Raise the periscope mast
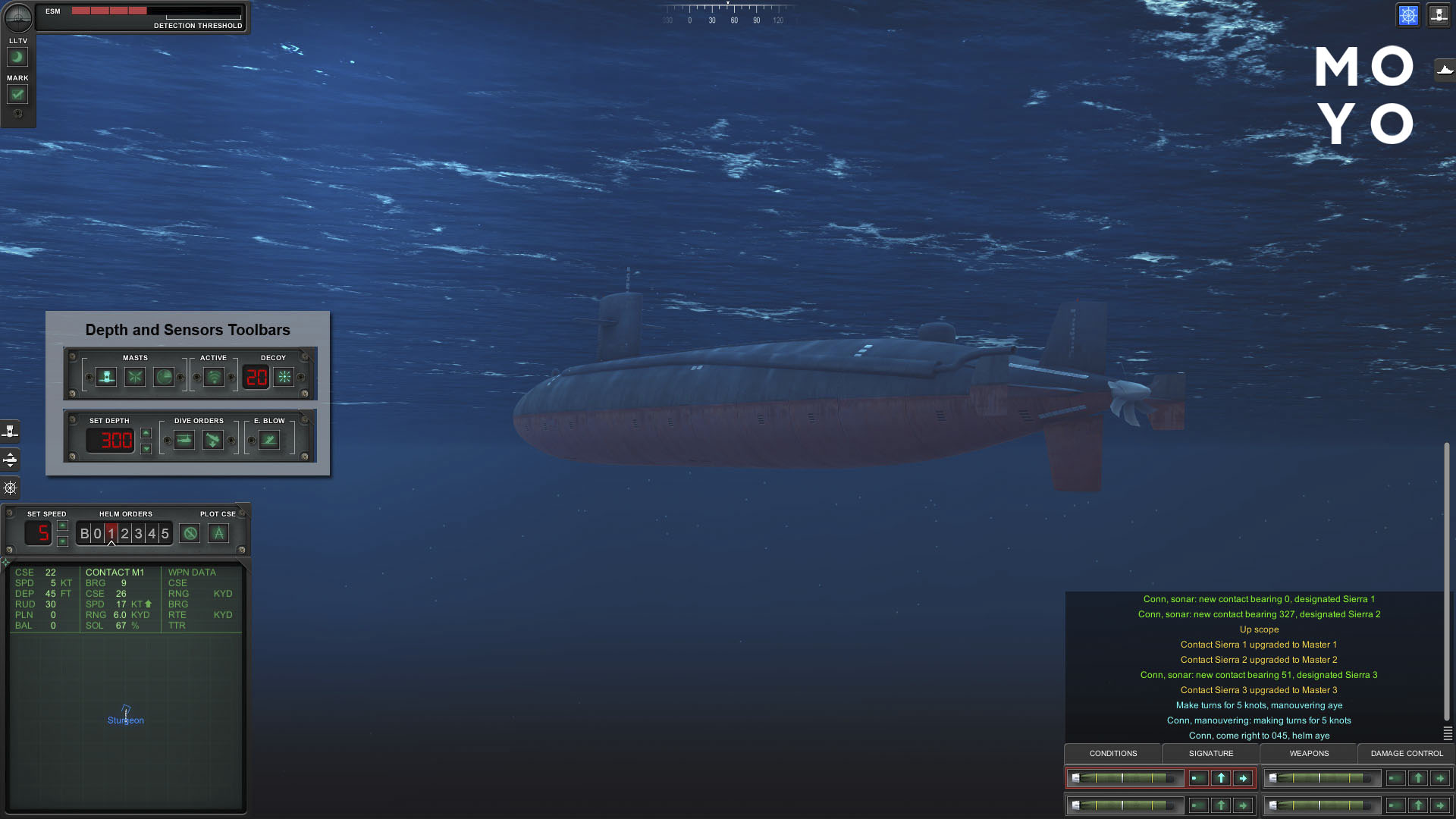 coord(106,377)
